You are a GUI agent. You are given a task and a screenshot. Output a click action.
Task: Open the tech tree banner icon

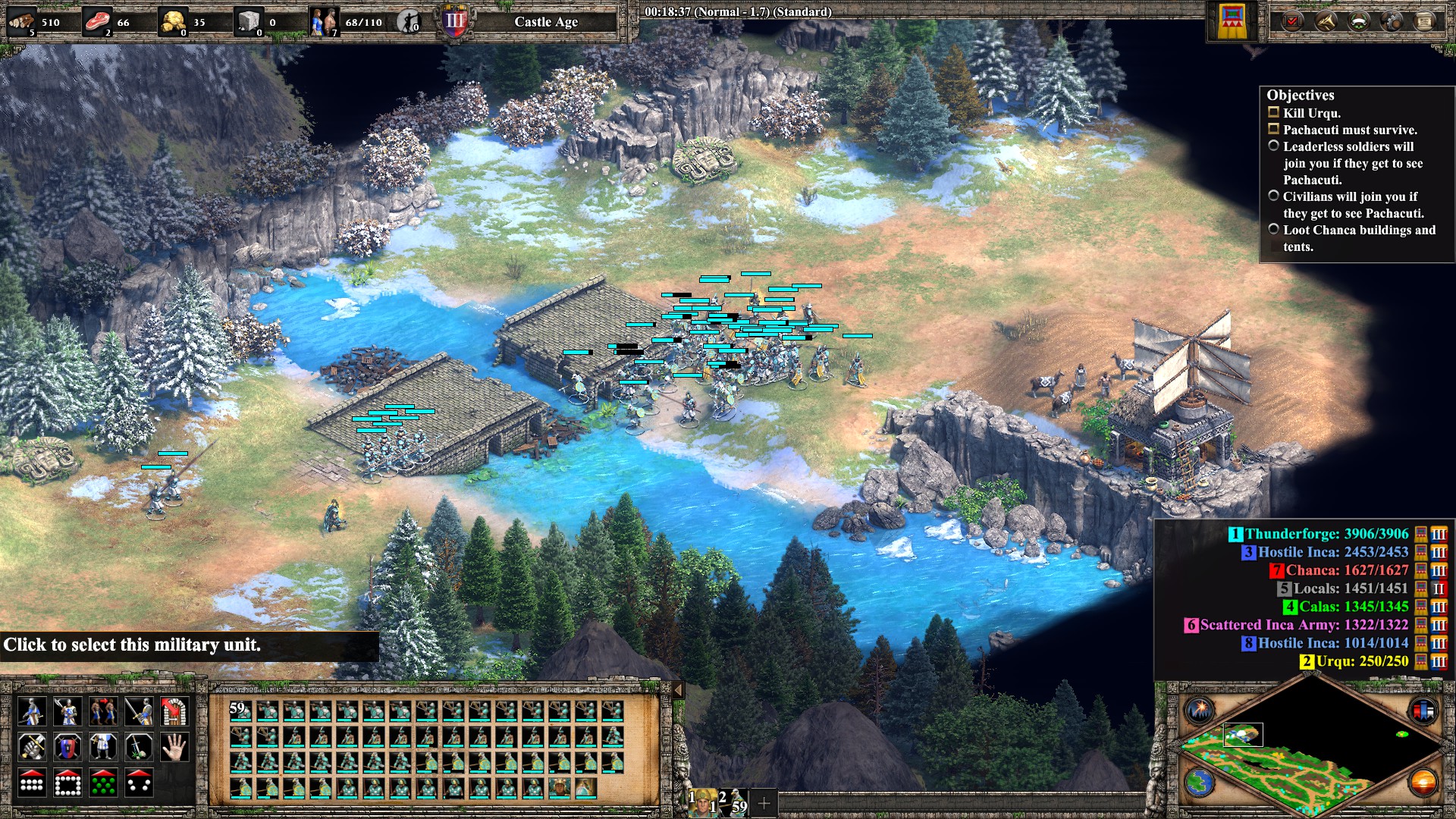pyautogui.click(x=1232, y=21)
